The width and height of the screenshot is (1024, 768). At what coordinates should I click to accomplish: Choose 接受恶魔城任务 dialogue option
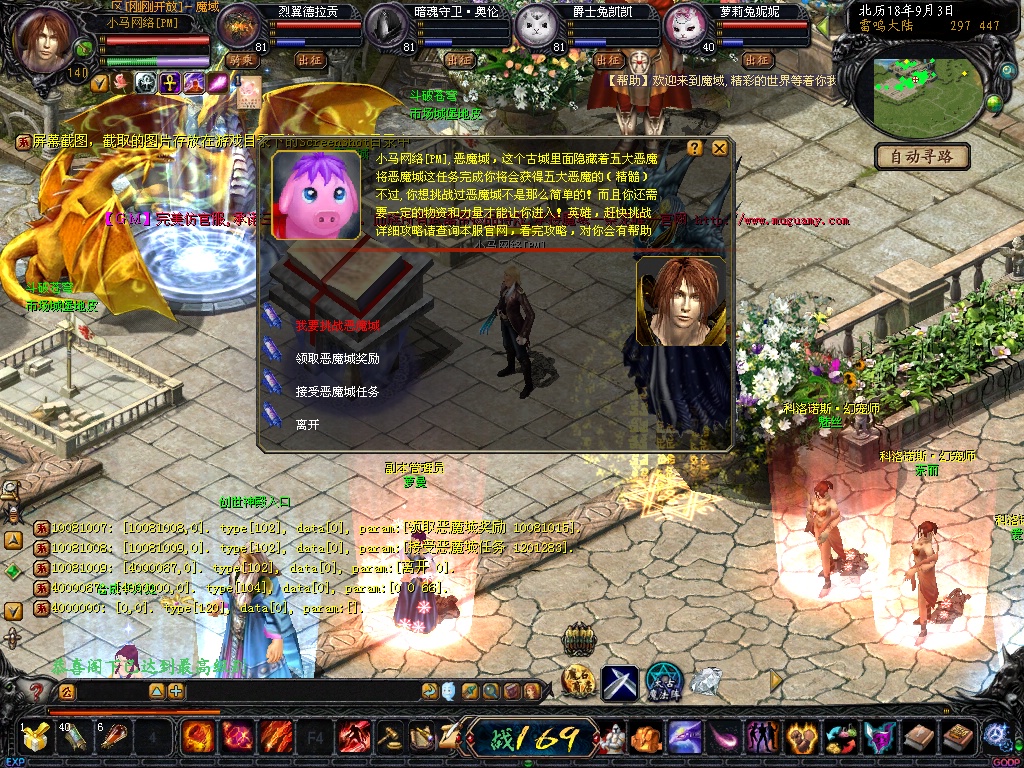[337, 392]
